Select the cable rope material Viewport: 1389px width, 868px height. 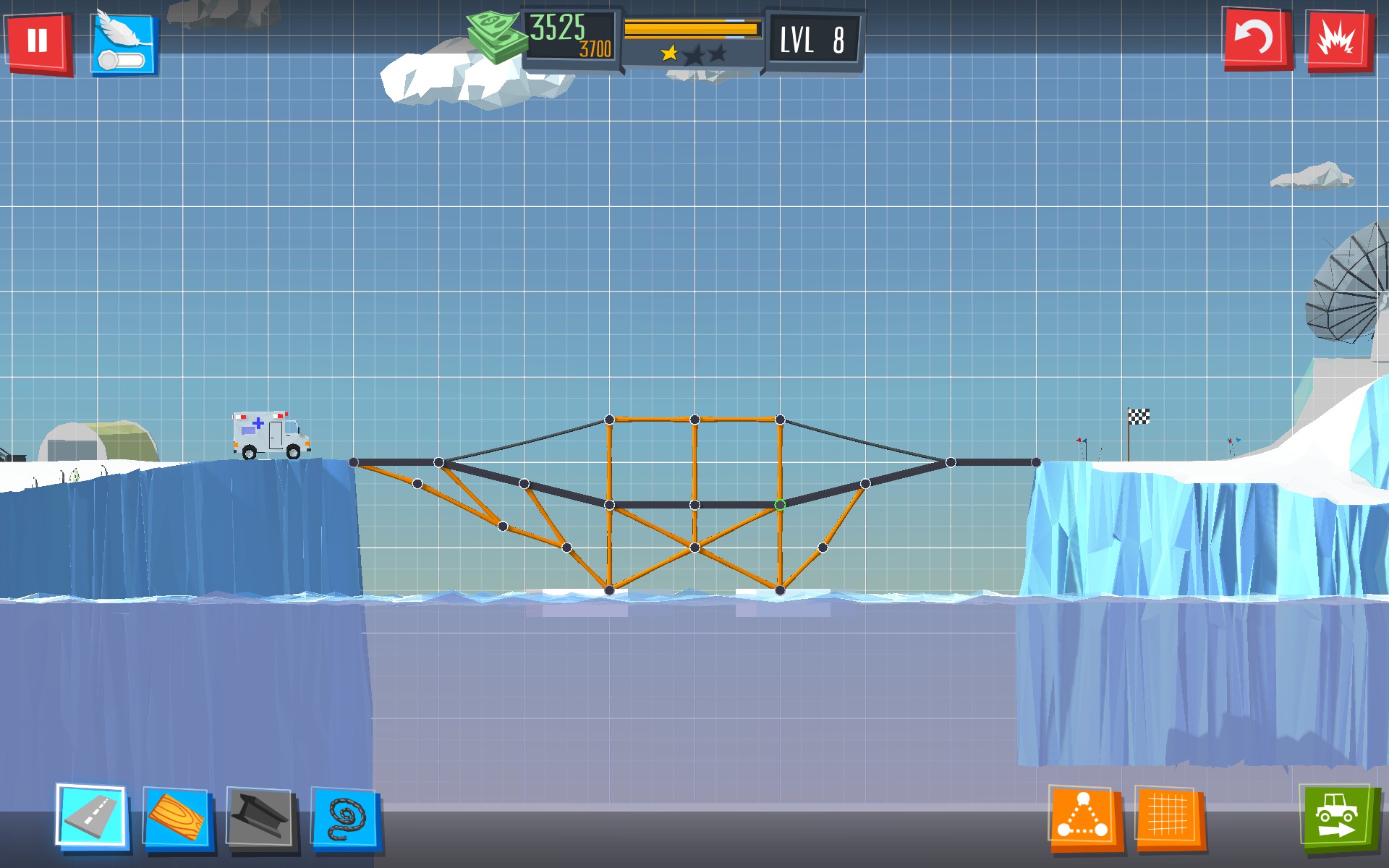click(x=345, y=818)
